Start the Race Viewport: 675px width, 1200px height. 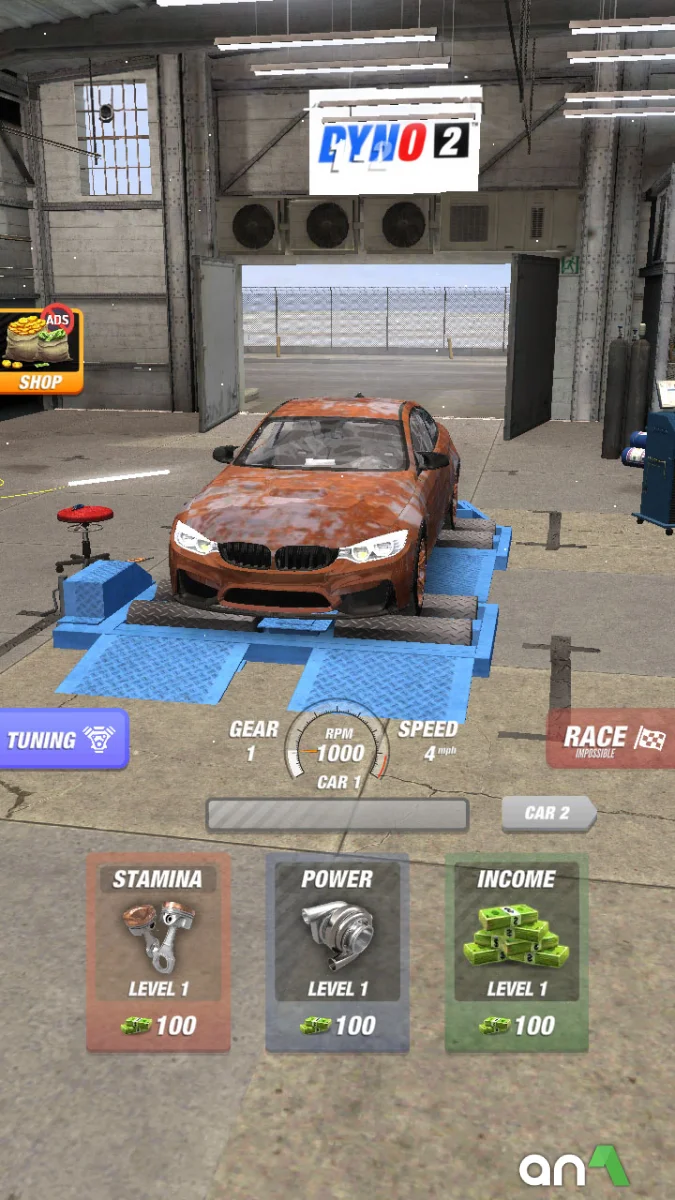pyautogui.click(x=611, y=740)
